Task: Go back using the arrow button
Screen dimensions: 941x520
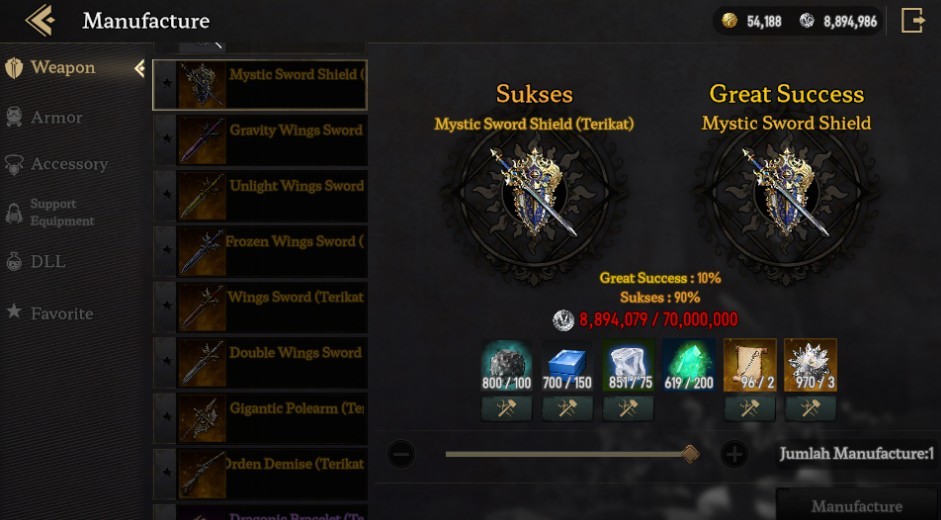Action: click(x=39, y=20)
